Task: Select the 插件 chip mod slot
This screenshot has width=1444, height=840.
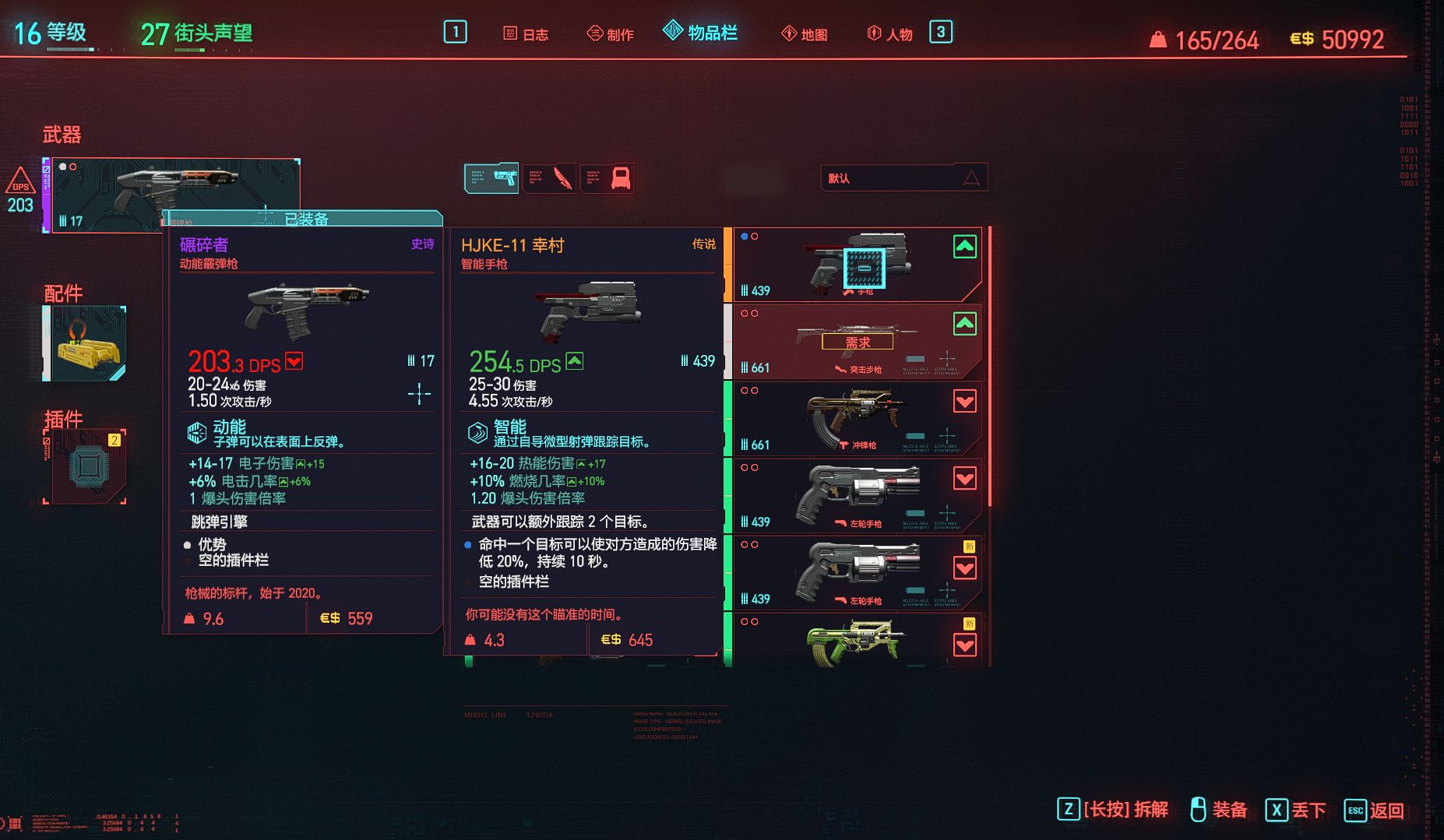Action: (x=86, y=466)
